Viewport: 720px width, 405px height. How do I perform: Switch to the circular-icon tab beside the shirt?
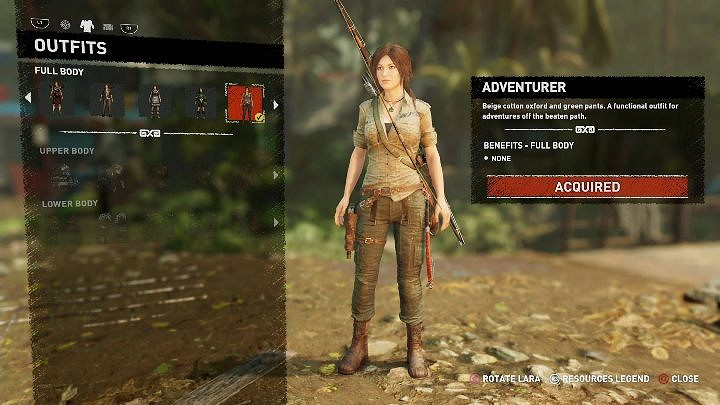[x=66, y=25]
